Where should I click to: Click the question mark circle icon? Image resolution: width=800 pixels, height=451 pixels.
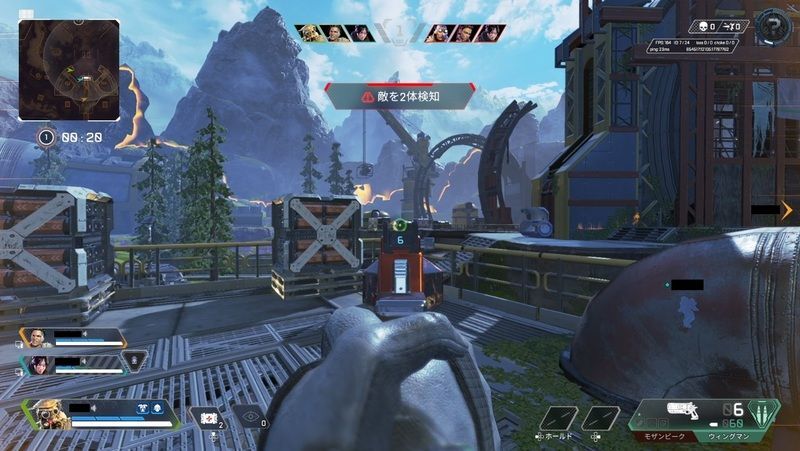pos(772,25)
